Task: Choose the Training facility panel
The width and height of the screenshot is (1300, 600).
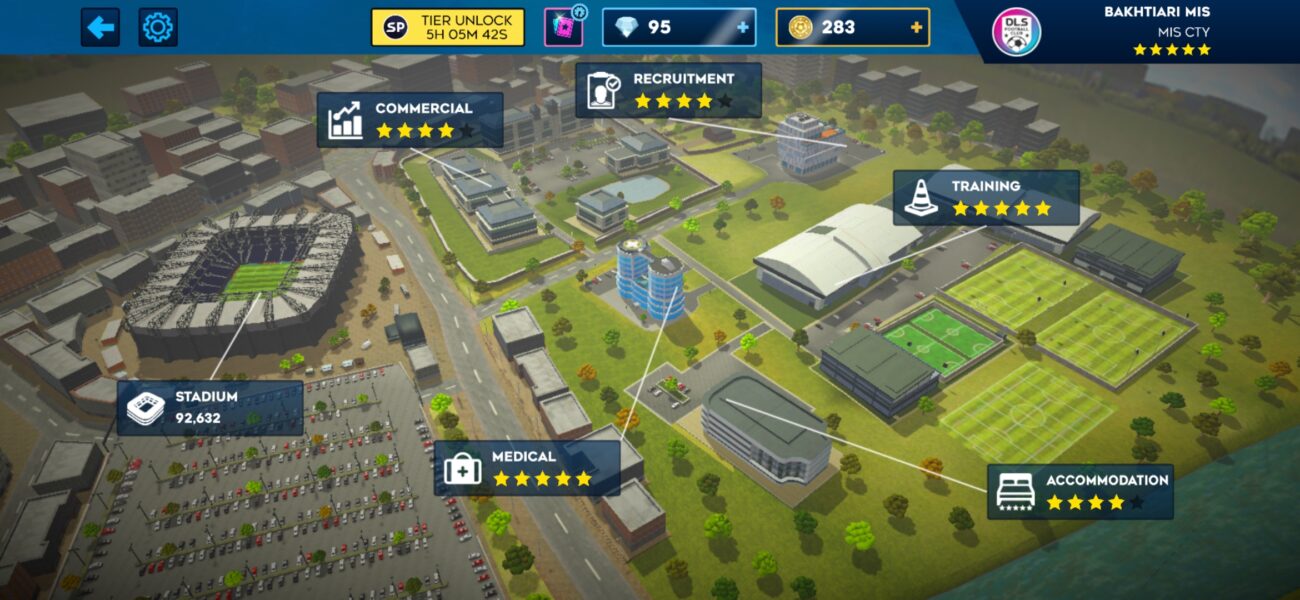Action: click(986, 197)
